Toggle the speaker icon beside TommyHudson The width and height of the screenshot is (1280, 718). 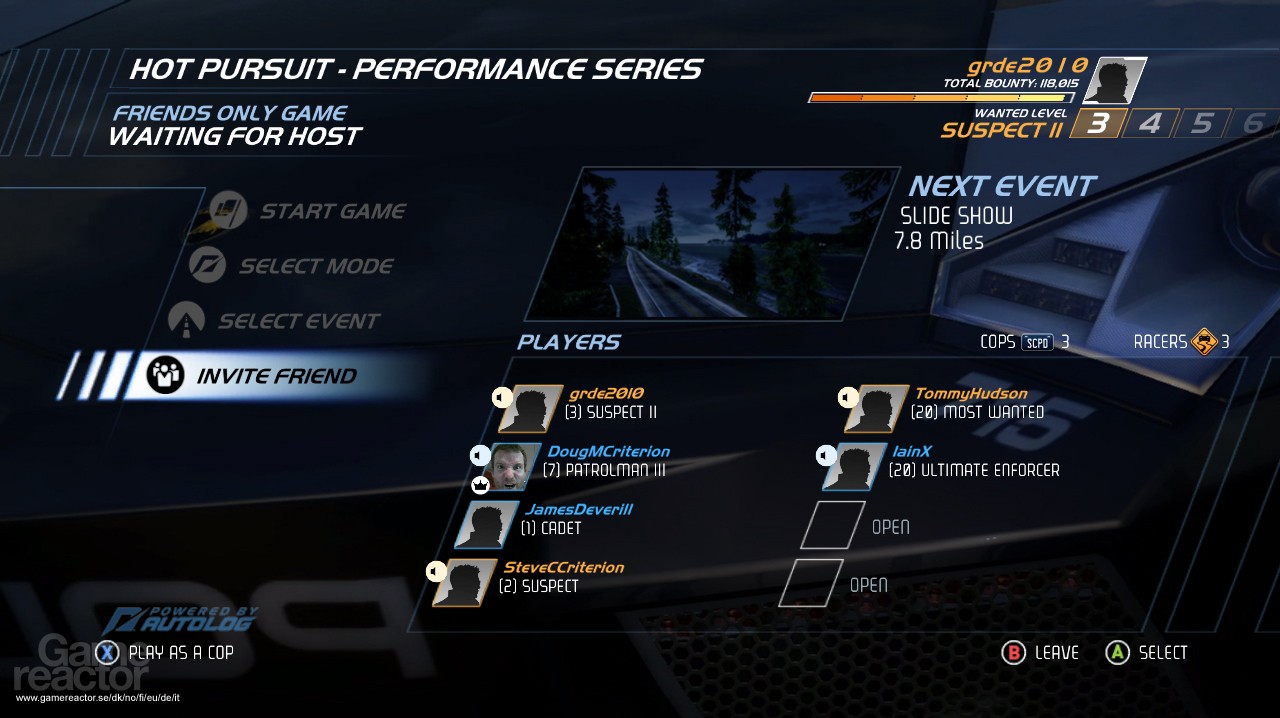coord(847,397)
